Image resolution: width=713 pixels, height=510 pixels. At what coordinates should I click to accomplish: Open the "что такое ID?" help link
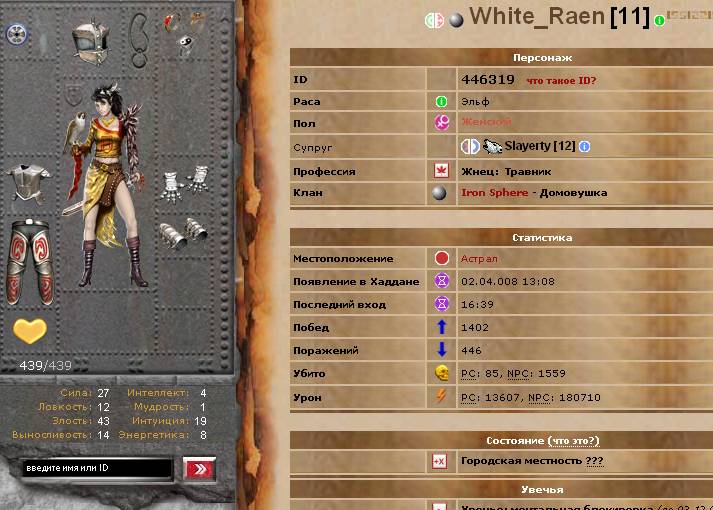click(560, 80)
